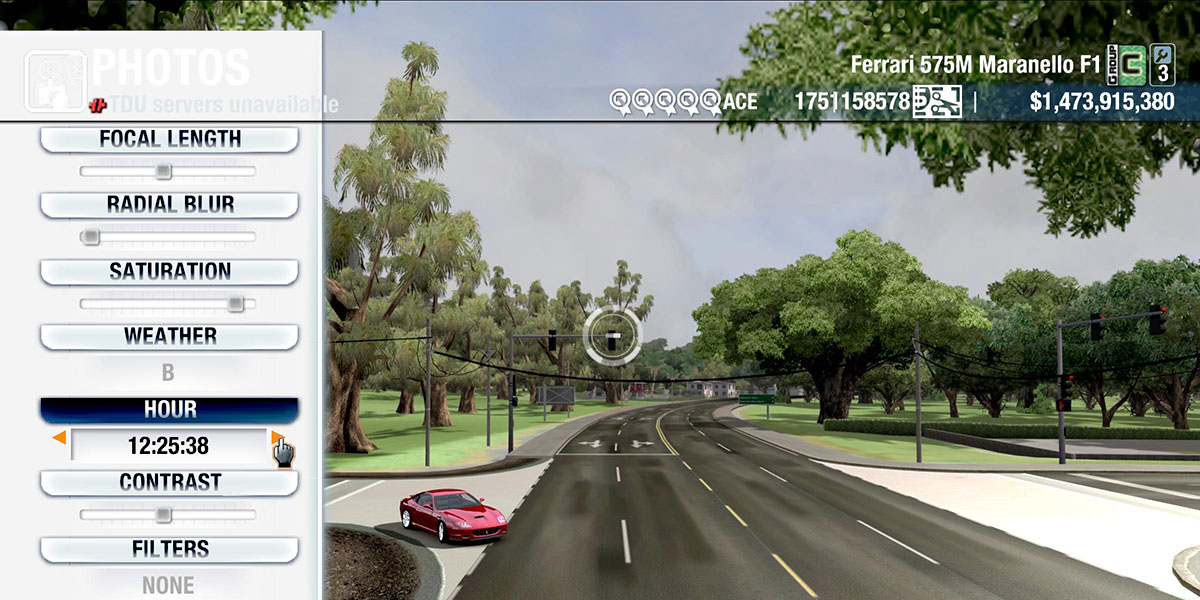Advance hour with right orange arrow
Image resolution: width=1200 pixels, height=600 pixels.
[277, 438]
